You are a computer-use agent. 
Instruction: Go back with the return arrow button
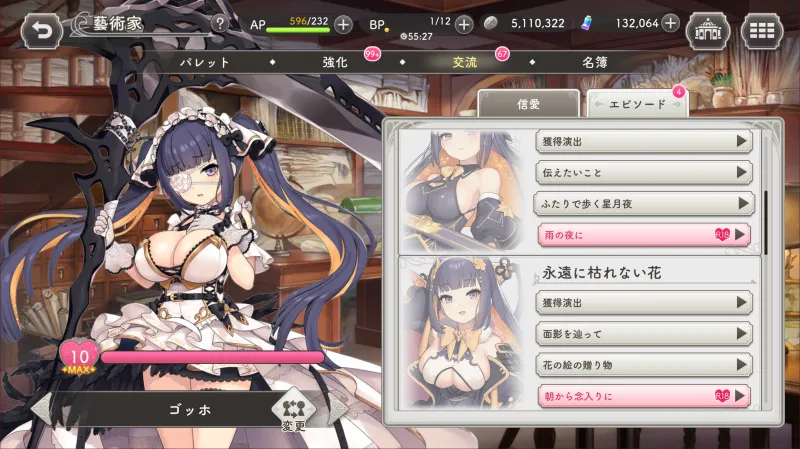pos(41,29)
